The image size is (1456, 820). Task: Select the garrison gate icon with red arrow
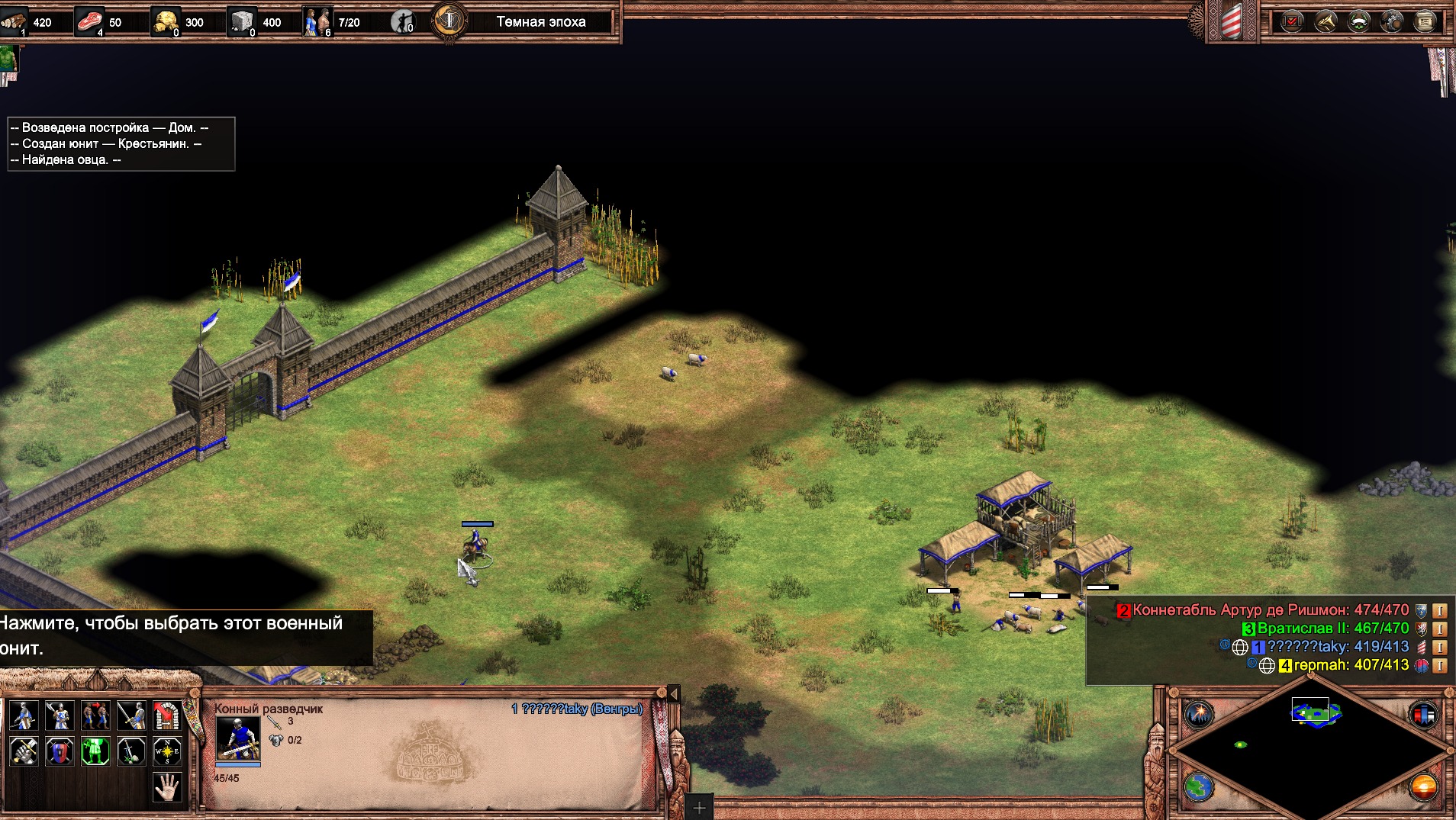[x=167, y=715]
